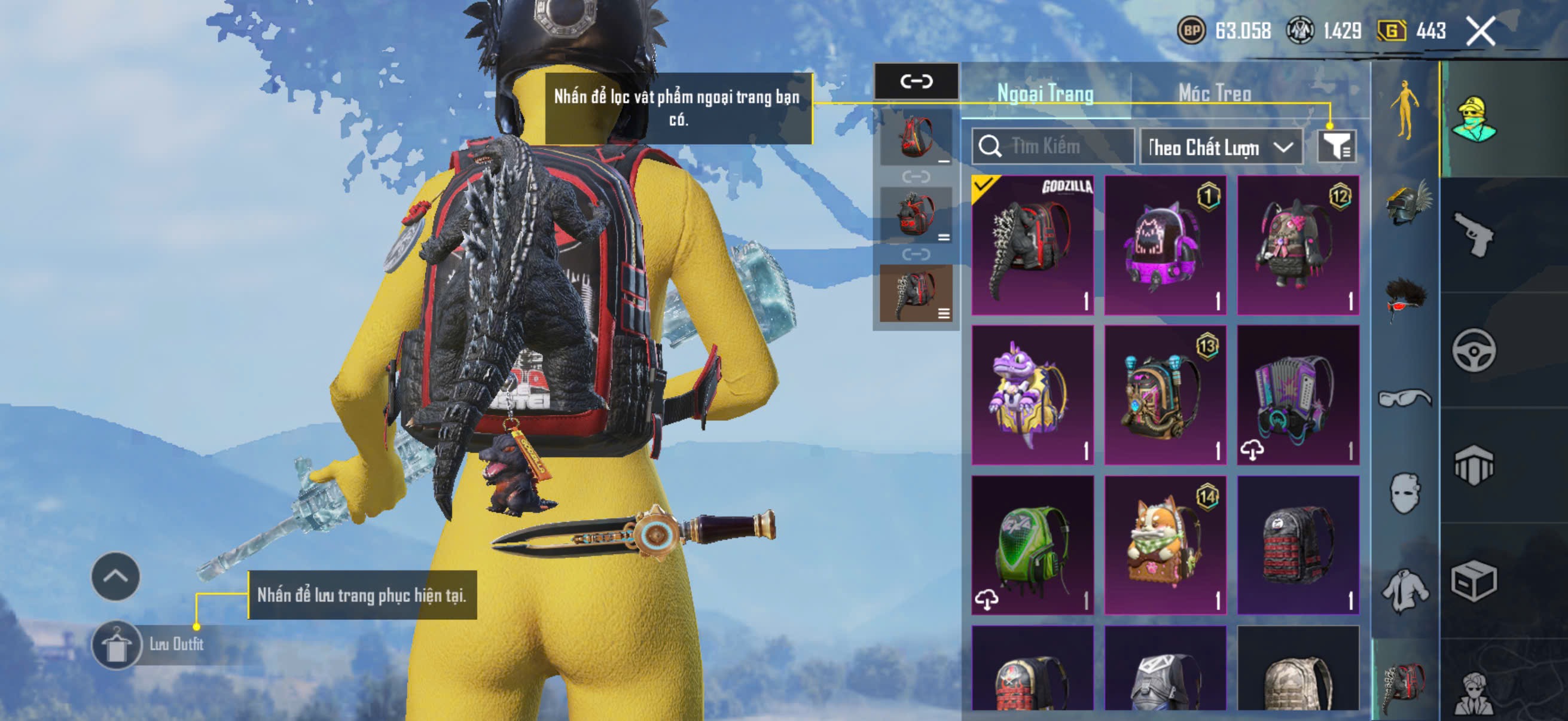The image size is (1568, 721).
Task: Open the glasses category
Action: tap(1405, 398)
